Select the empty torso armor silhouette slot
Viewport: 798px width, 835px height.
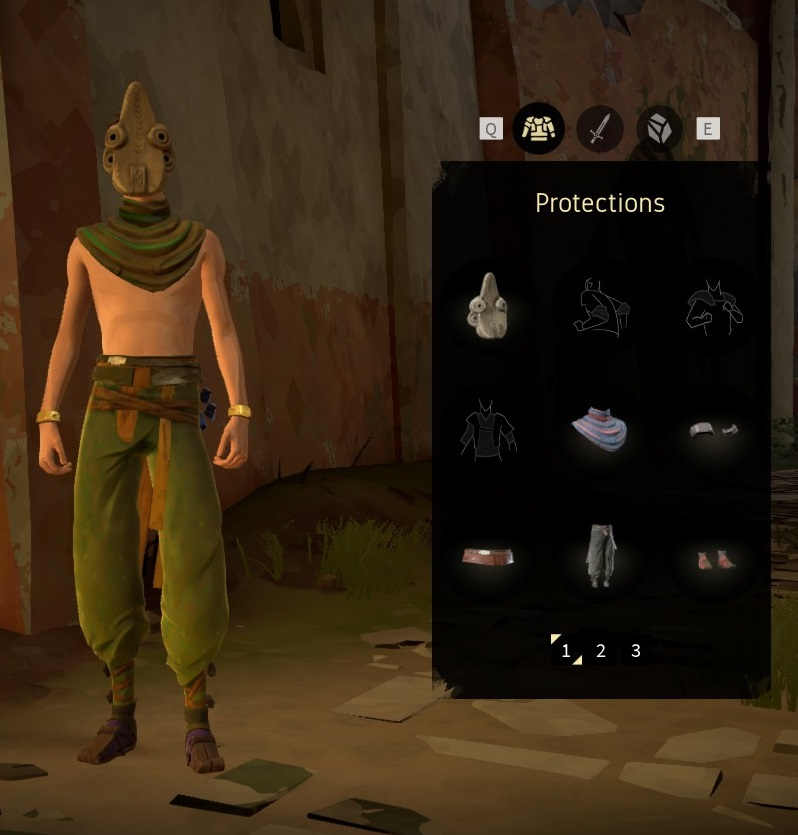pos(487,432)
